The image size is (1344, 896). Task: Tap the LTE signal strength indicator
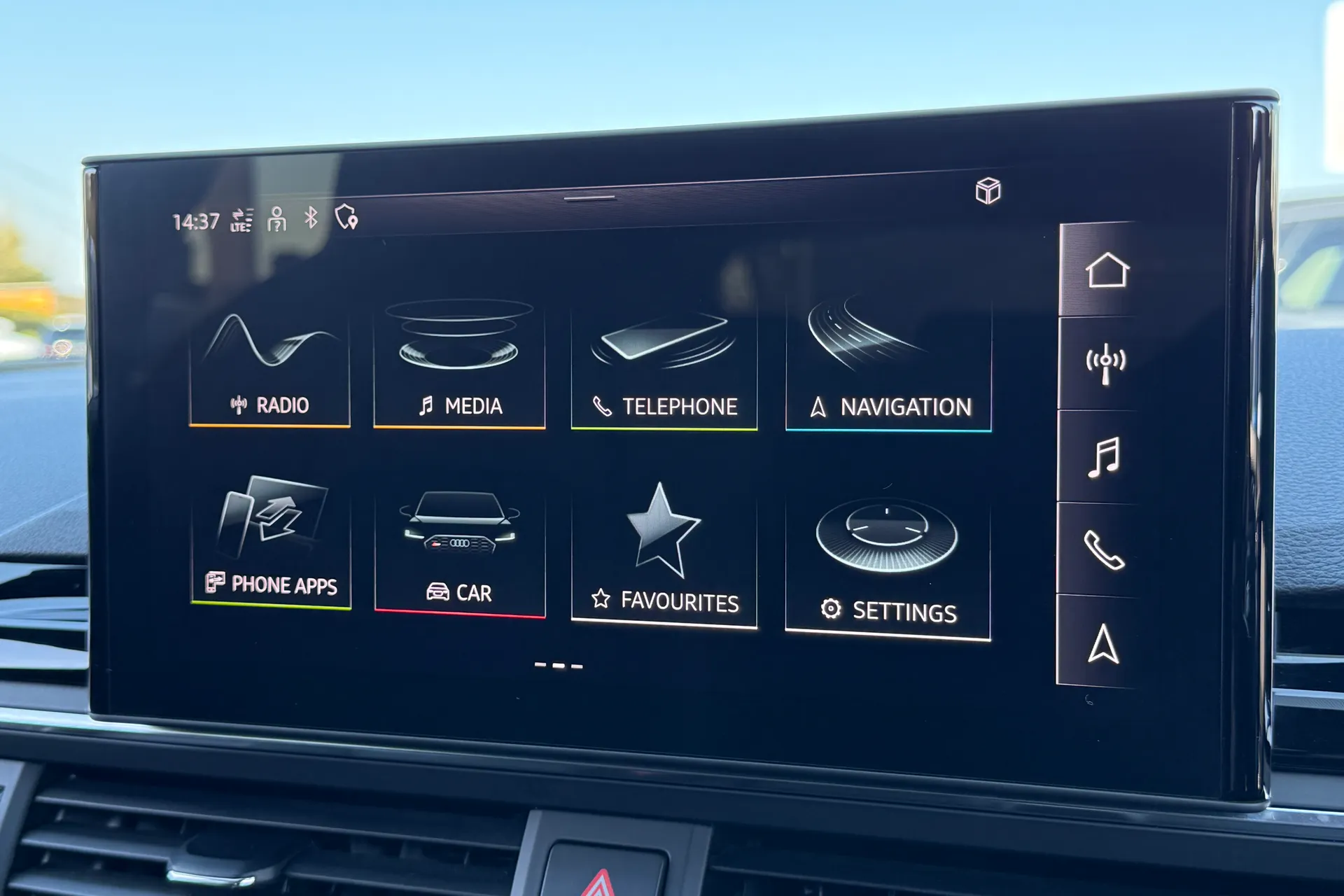(x=241, y=220)
